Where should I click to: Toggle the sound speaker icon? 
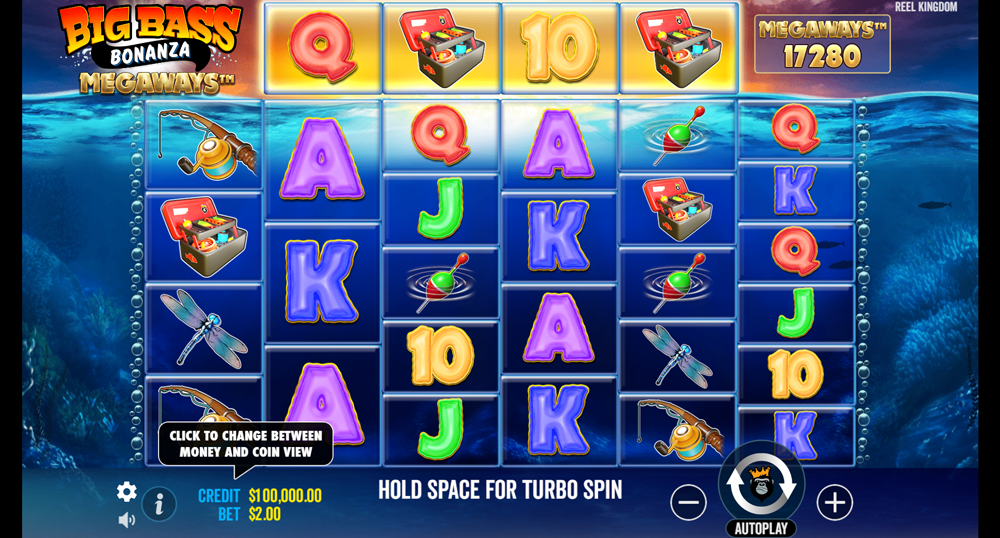tap(127, 520)
